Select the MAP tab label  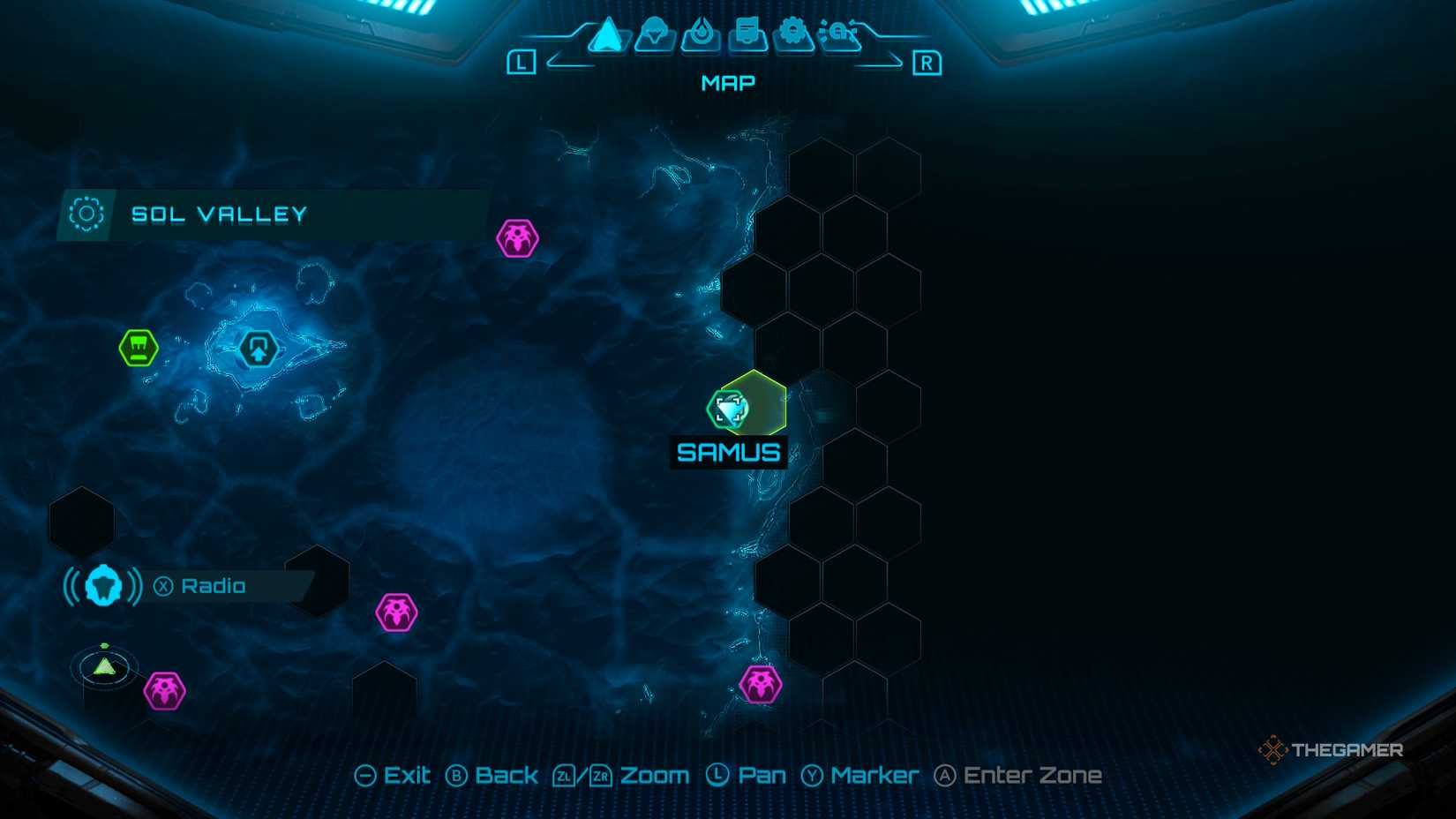726,82
